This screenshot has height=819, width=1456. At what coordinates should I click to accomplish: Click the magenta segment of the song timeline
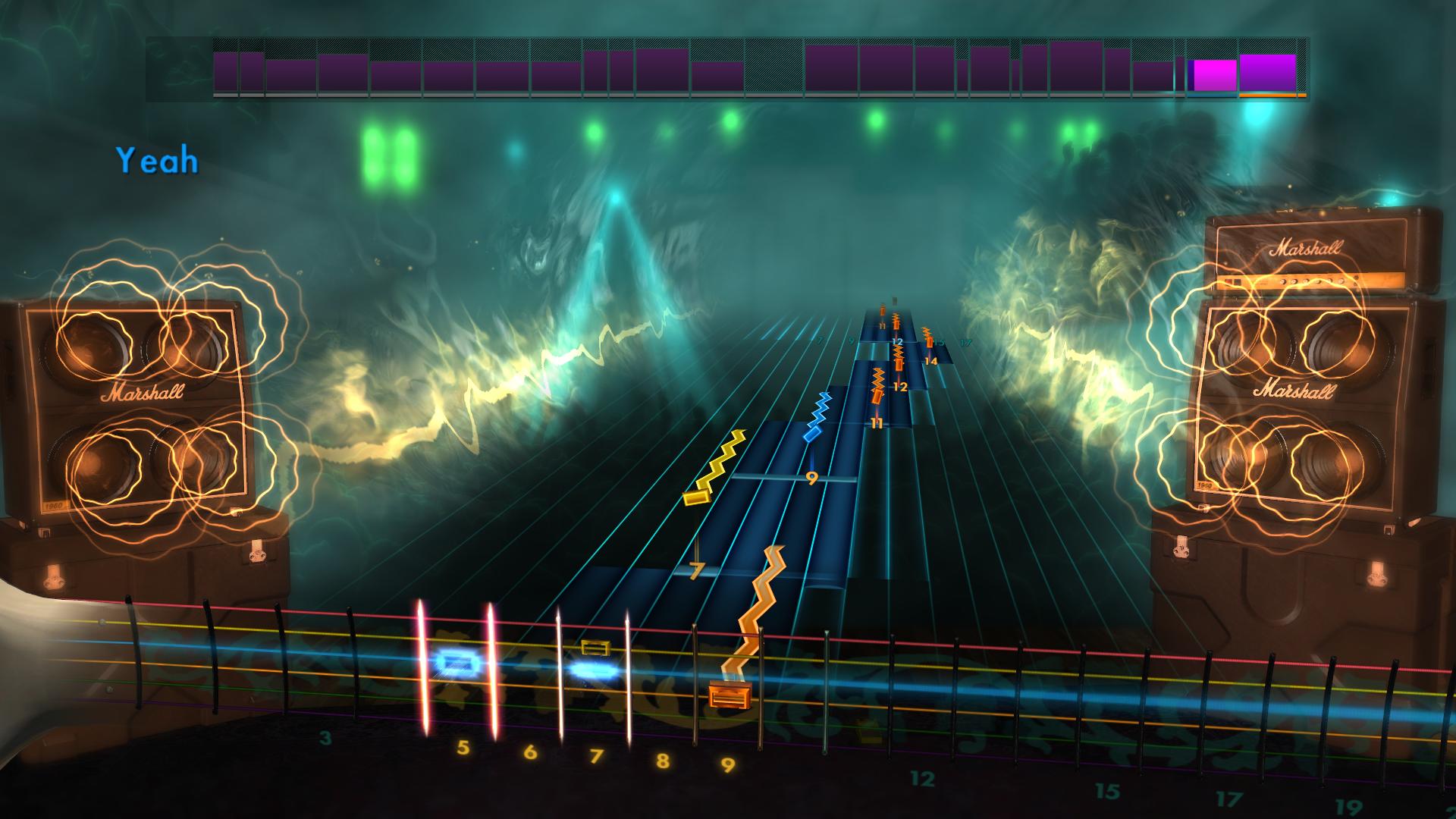[x=1212, y=72]
